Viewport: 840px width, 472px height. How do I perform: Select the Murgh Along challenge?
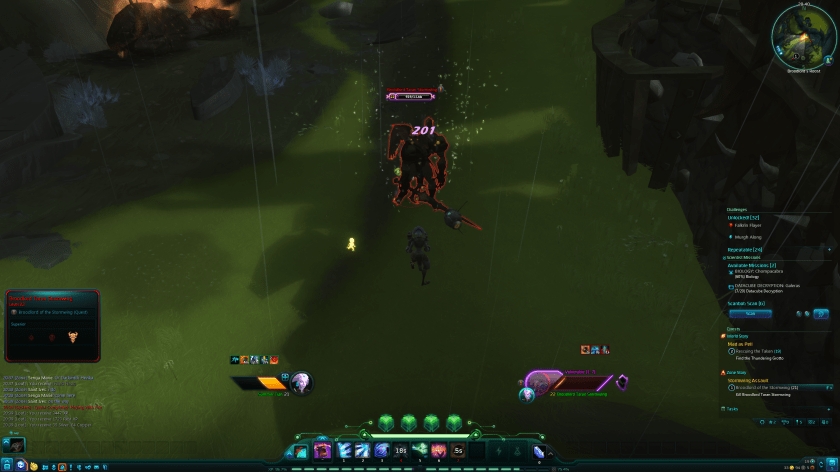pos(747,237)
